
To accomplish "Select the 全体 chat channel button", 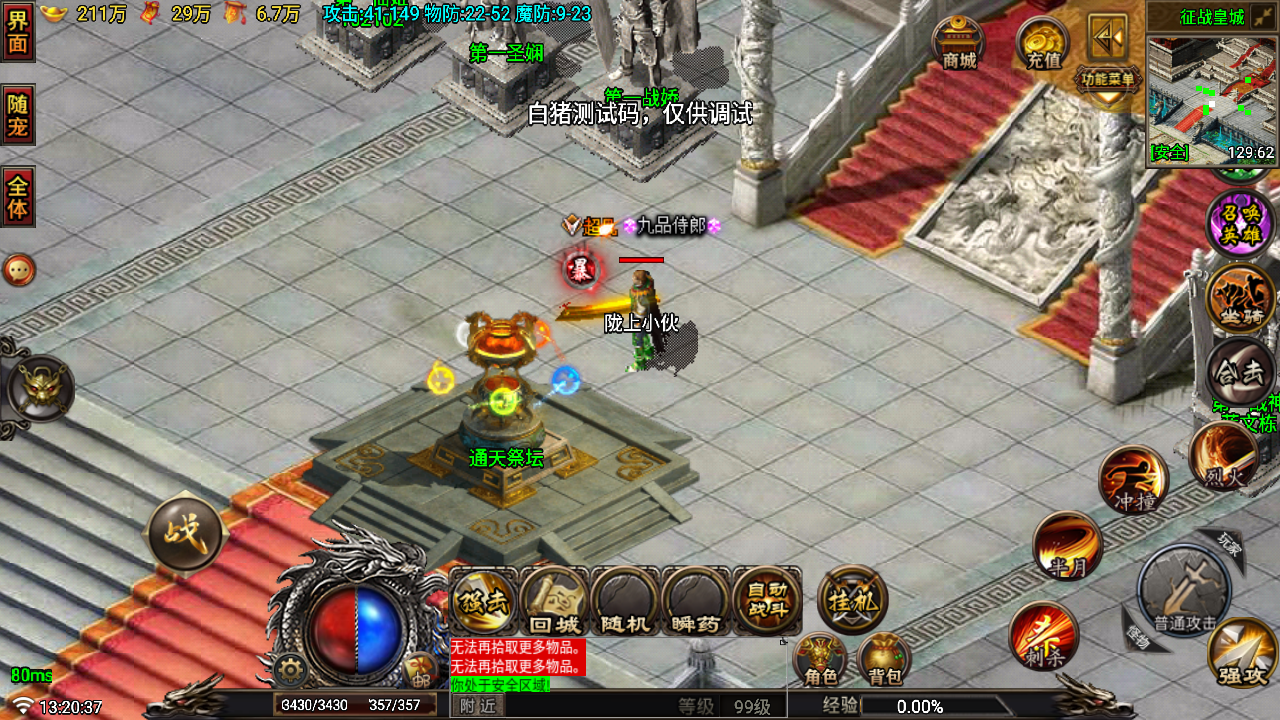I will tap(18, 196).
